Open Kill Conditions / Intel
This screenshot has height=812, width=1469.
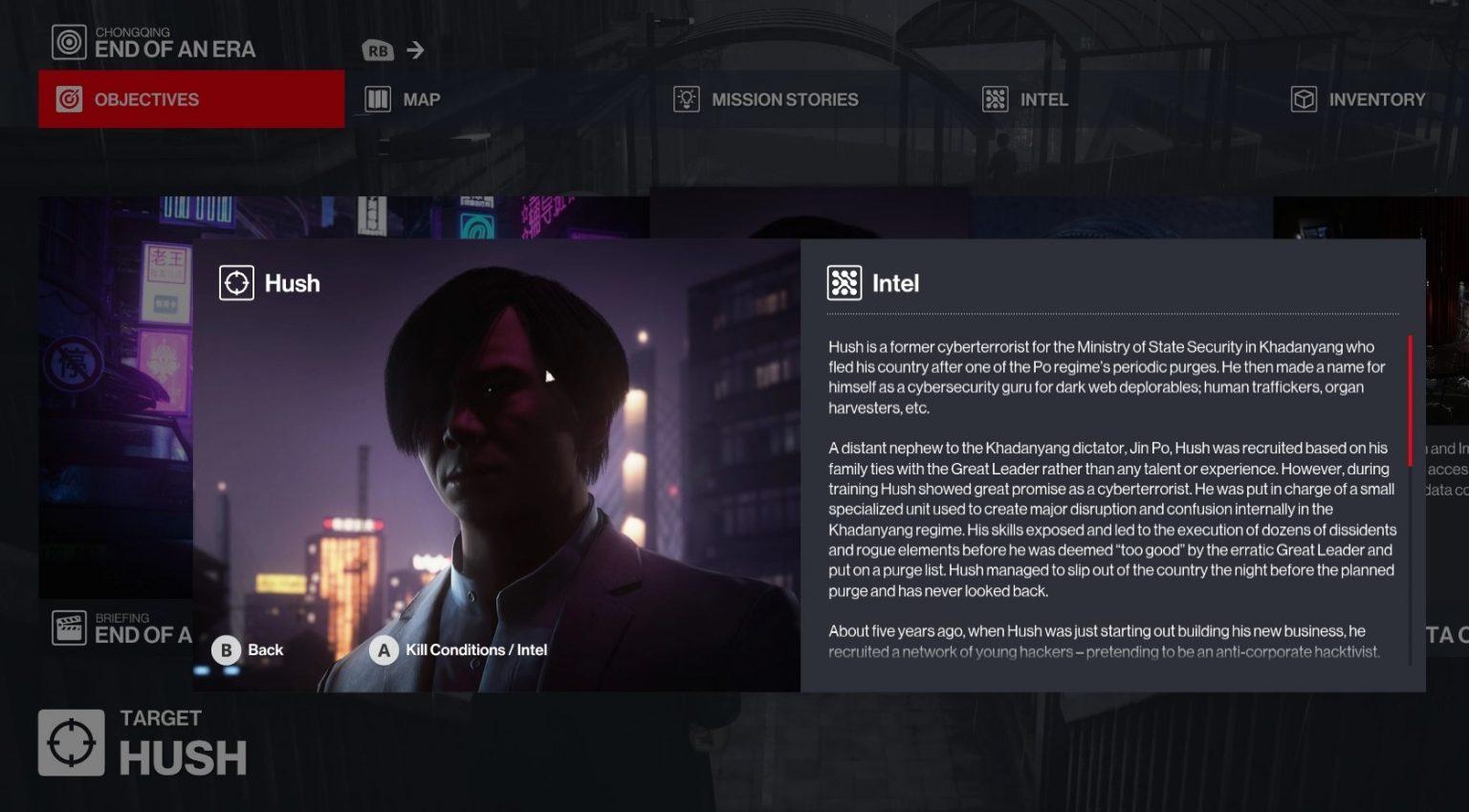[x=475, y=649]
